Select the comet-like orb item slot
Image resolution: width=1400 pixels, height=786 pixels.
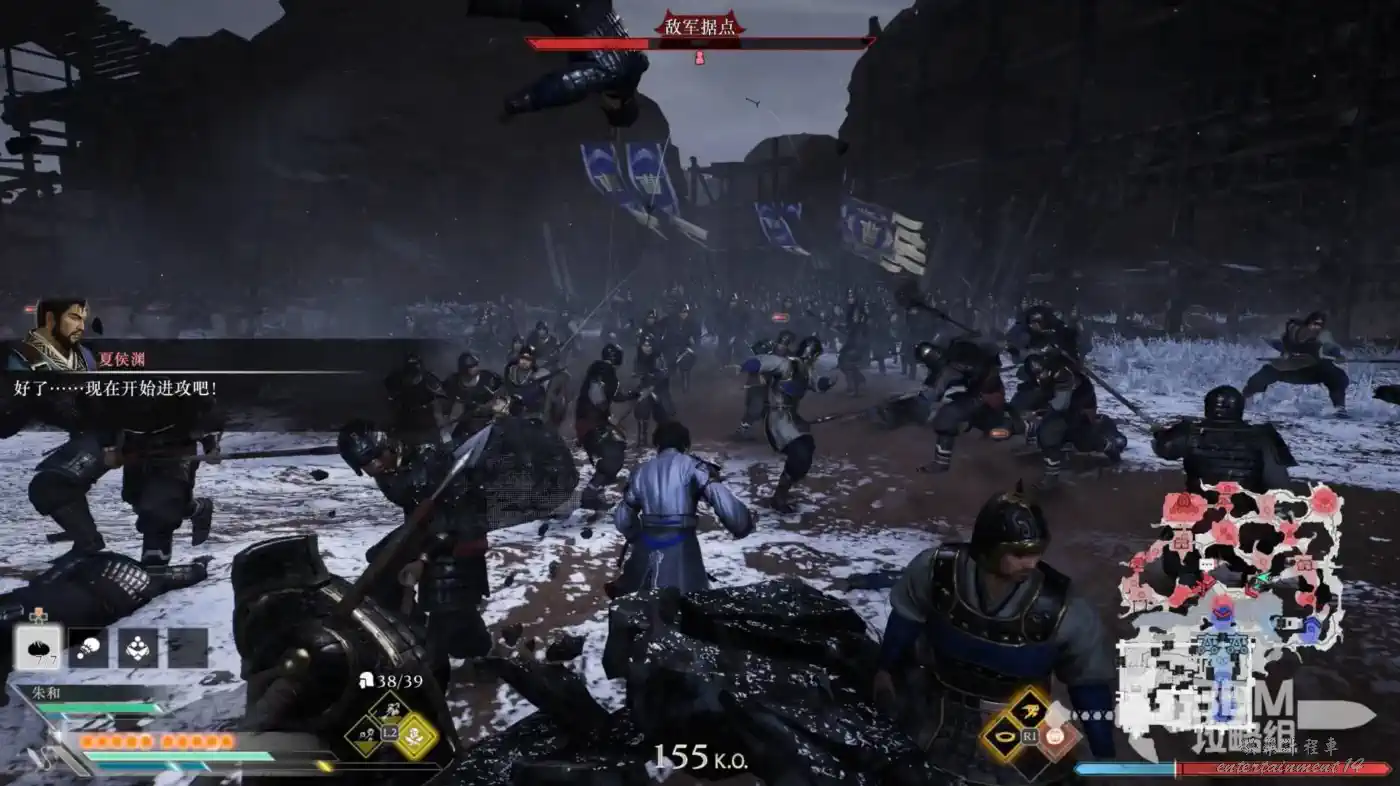point(88,647)
